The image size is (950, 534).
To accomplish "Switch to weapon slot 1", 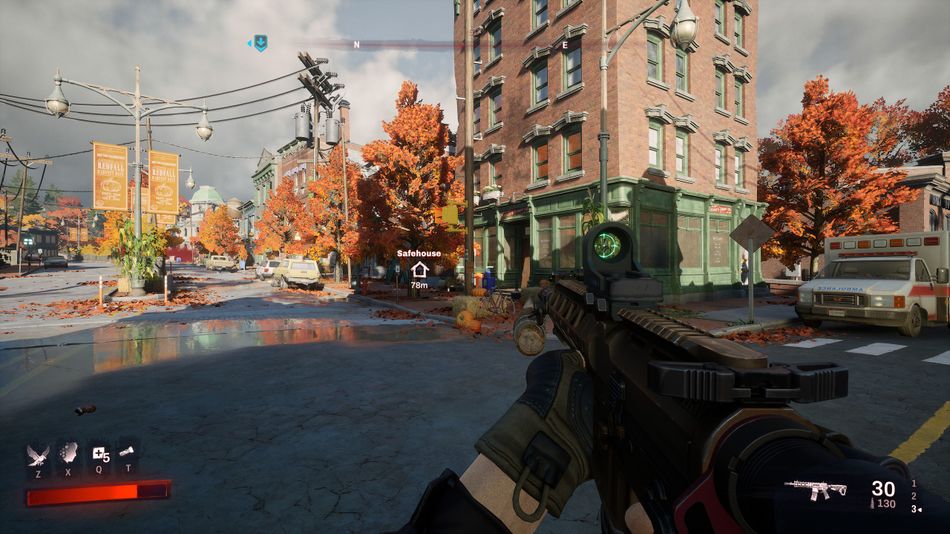I will tap(913, 483).
